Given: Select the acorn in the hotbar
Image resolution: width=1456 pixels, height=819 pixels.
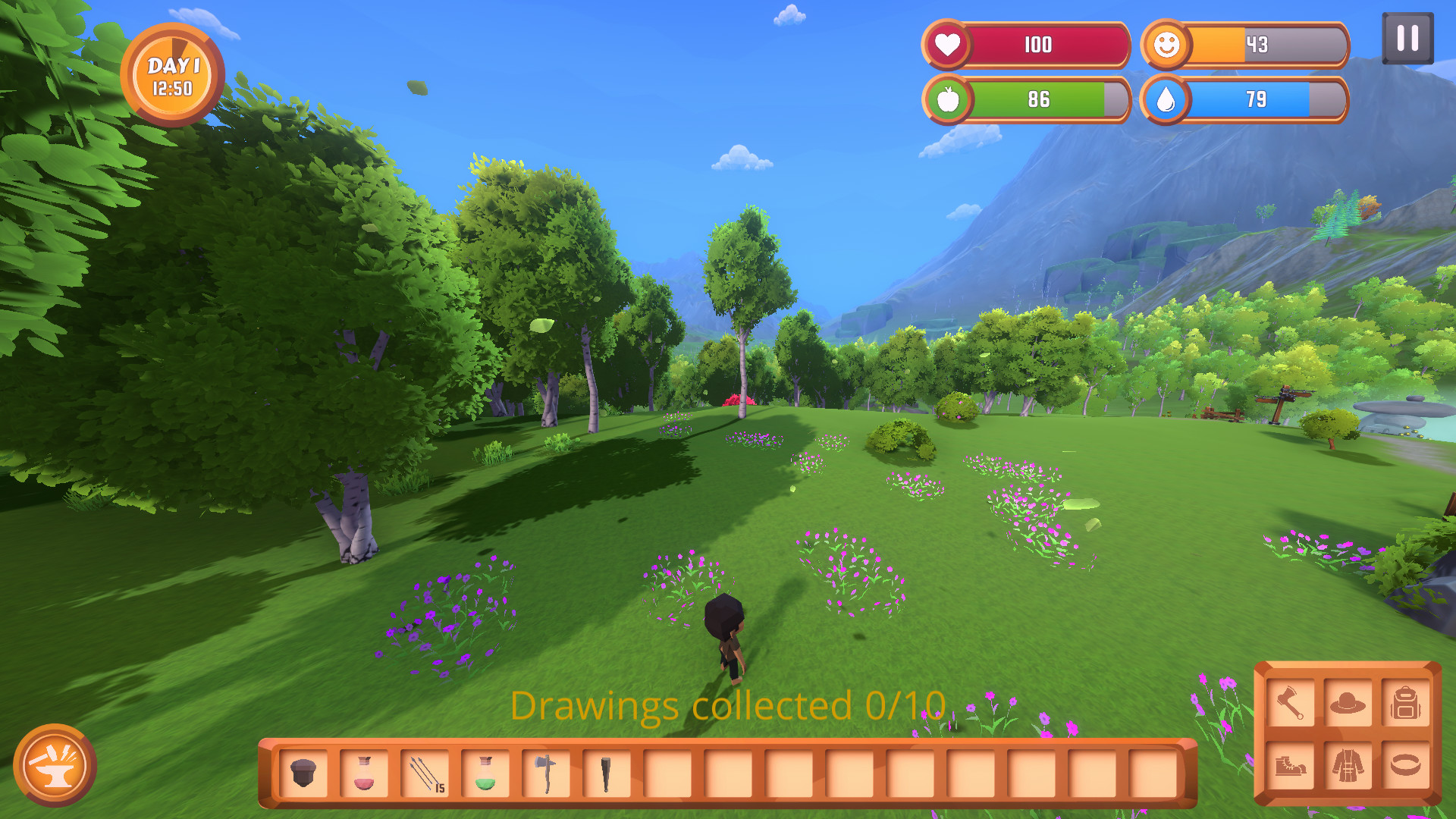Looking at the screenshot, I should click(303, 773).
